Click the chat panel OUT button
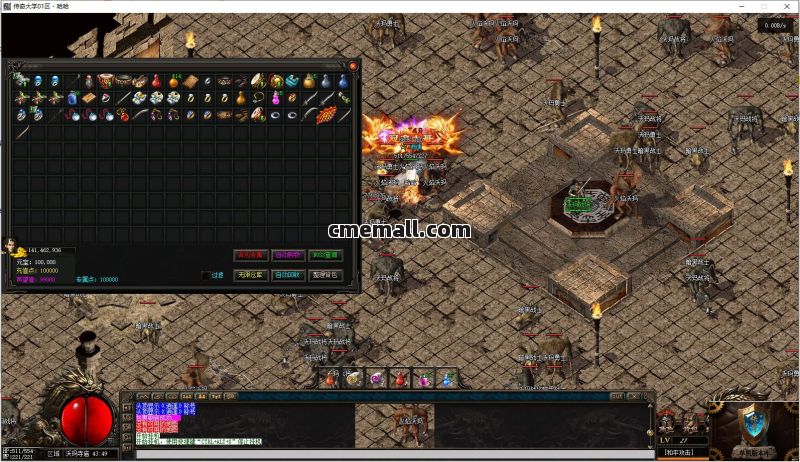The image size is (800, 462). [x=617, y=396]
